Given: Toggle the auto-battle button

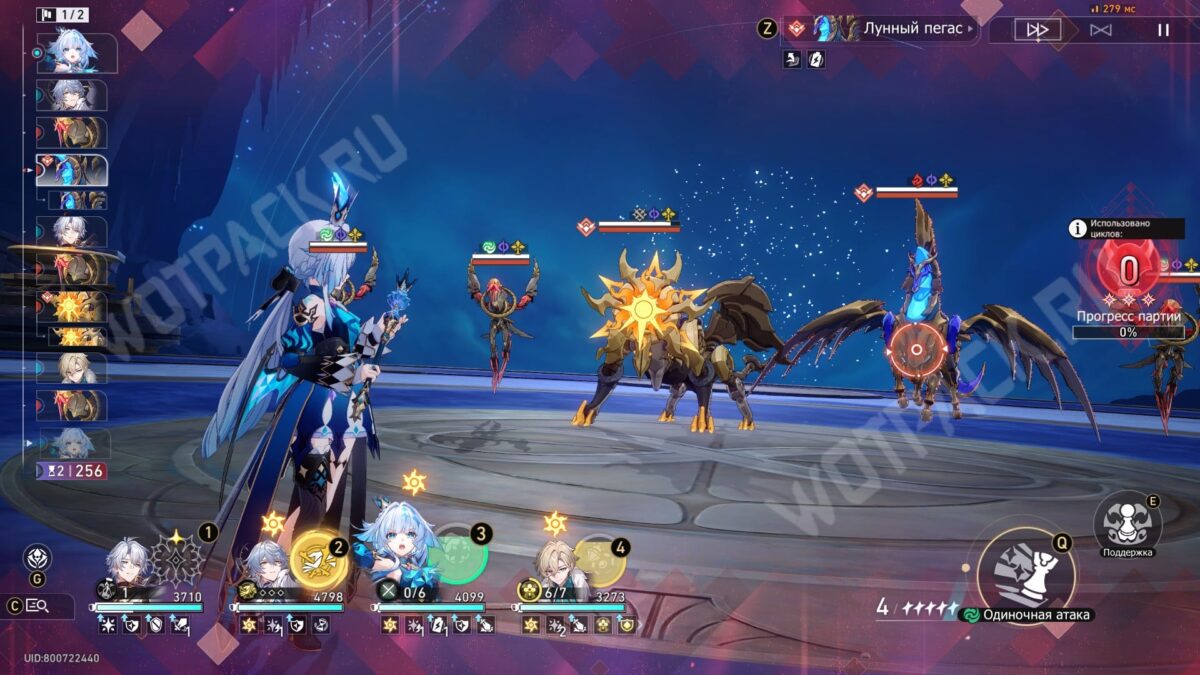Looking at the screenshot, I should point(1100,30).
